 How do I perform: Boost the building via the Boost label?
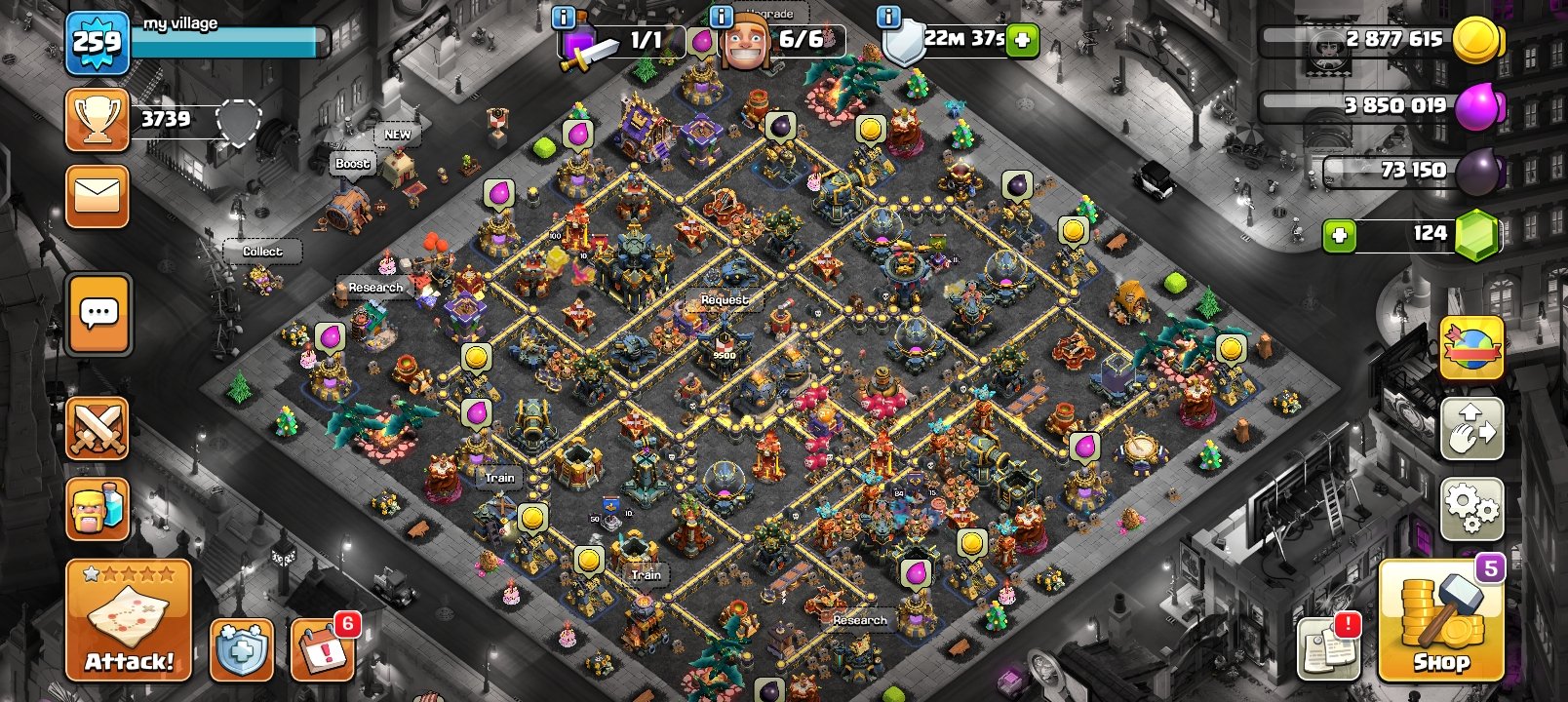click(x=352, y=164)
